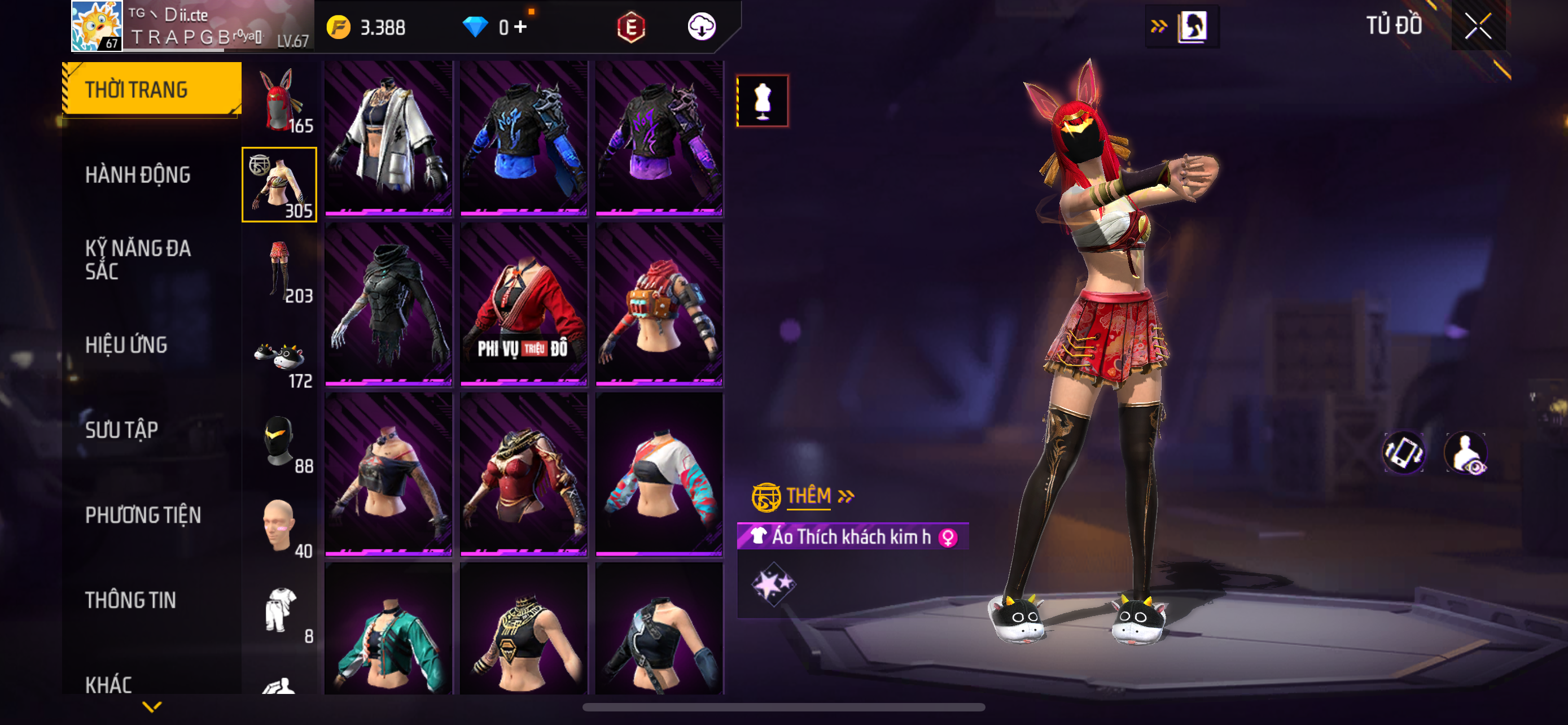Choose the black mask category
This screenshot has width=1568, height=725.
point(280,442)
